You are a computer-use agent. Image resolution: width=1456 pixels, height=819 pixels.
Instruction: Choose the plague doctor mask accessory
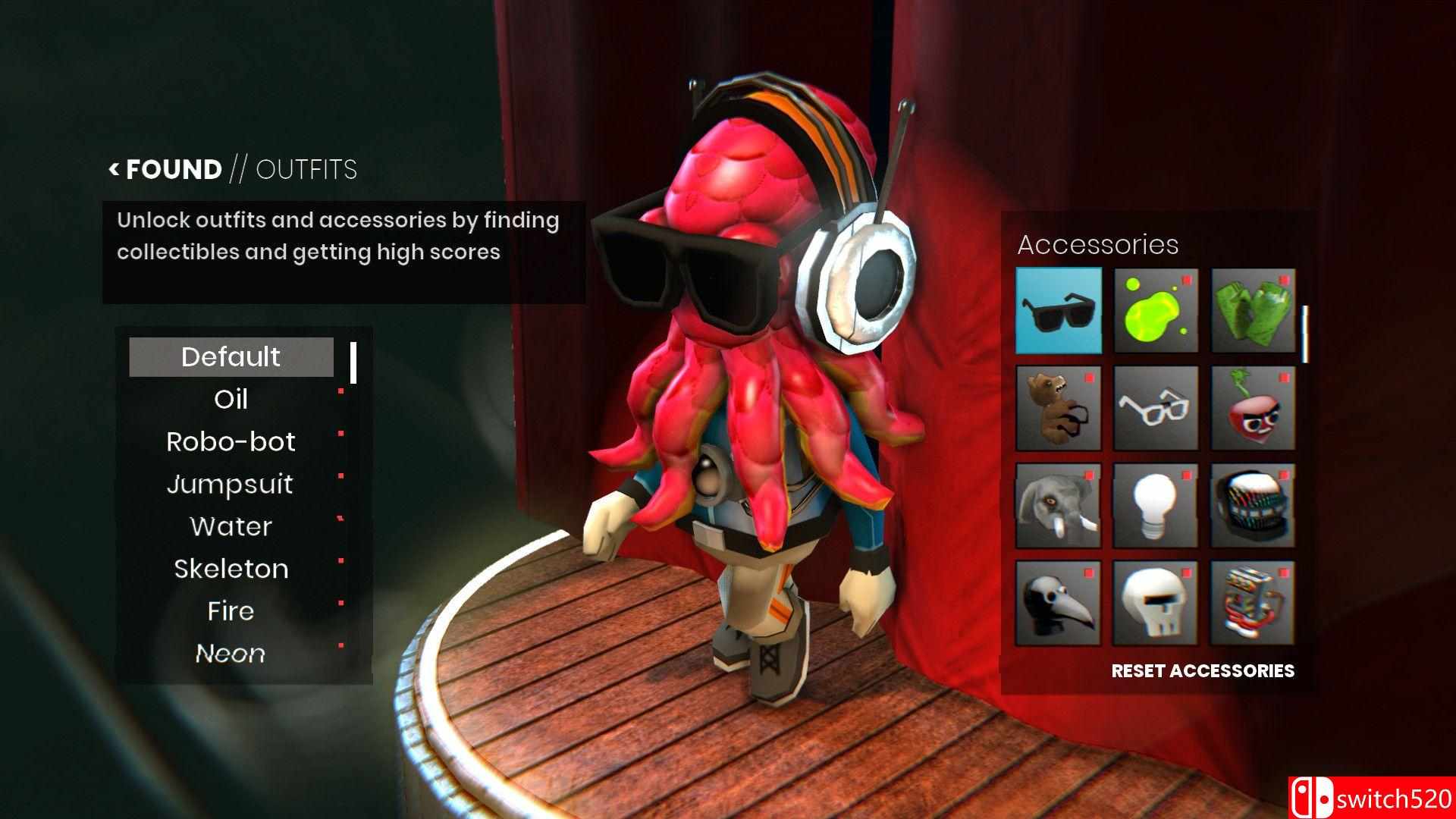[1058, 604]
